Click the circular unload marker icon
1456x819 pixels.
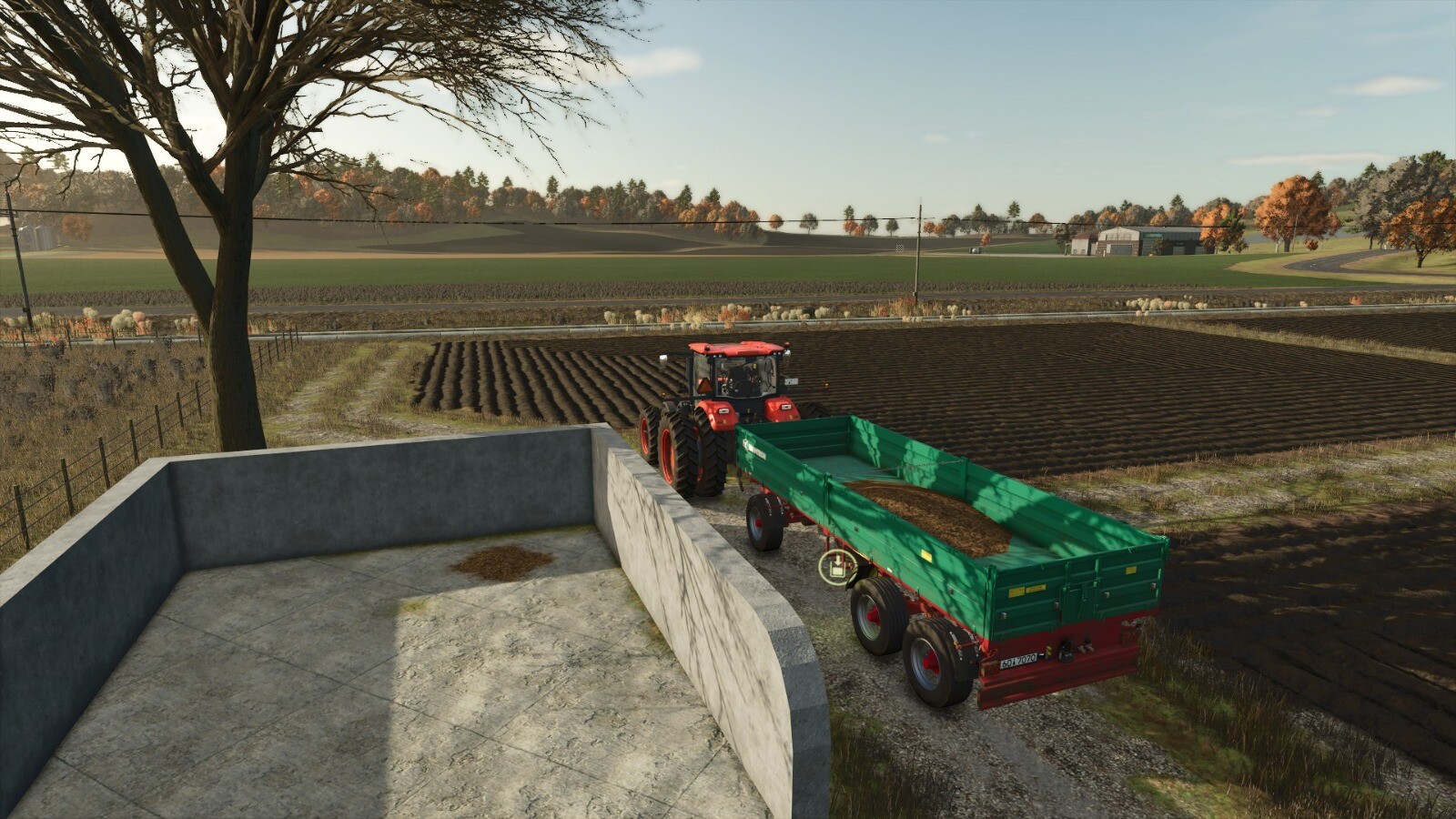coord(834,568)
